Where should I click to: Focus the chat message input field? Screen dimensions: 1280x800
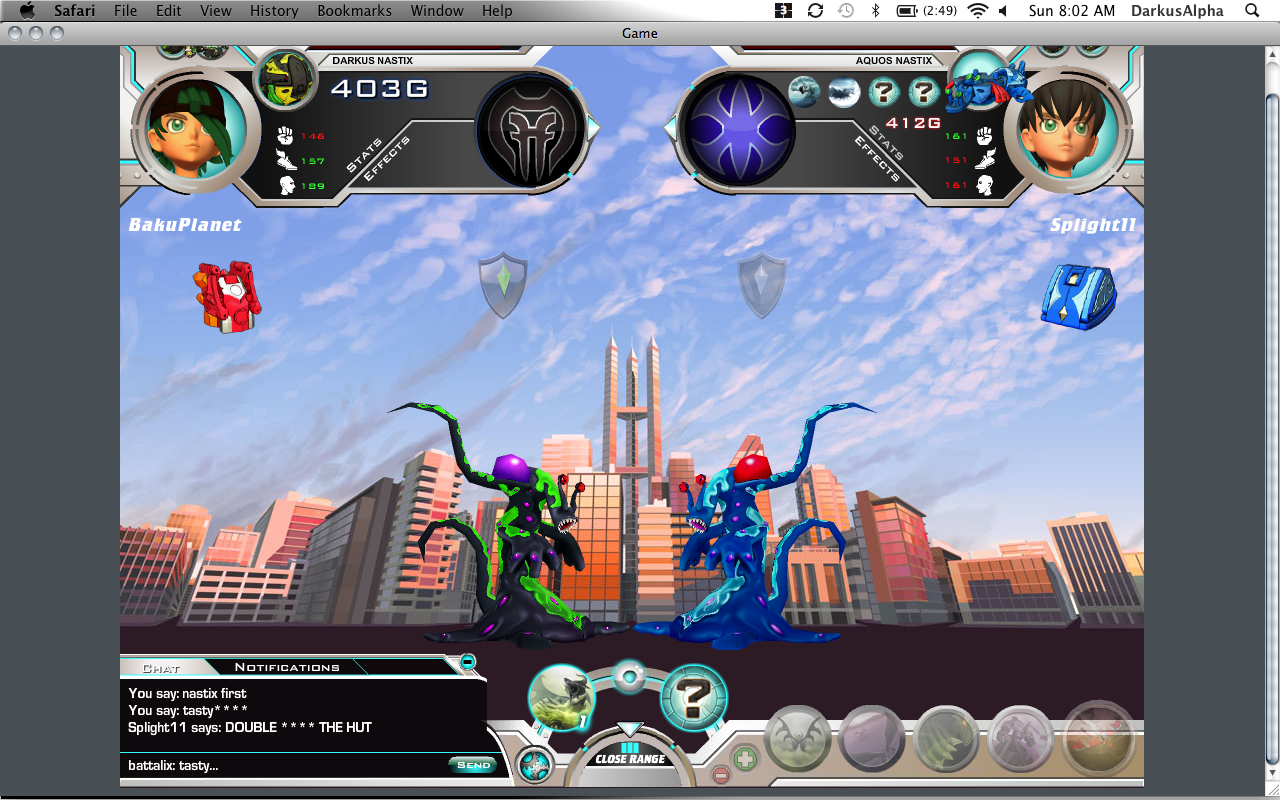pos(285,765)
